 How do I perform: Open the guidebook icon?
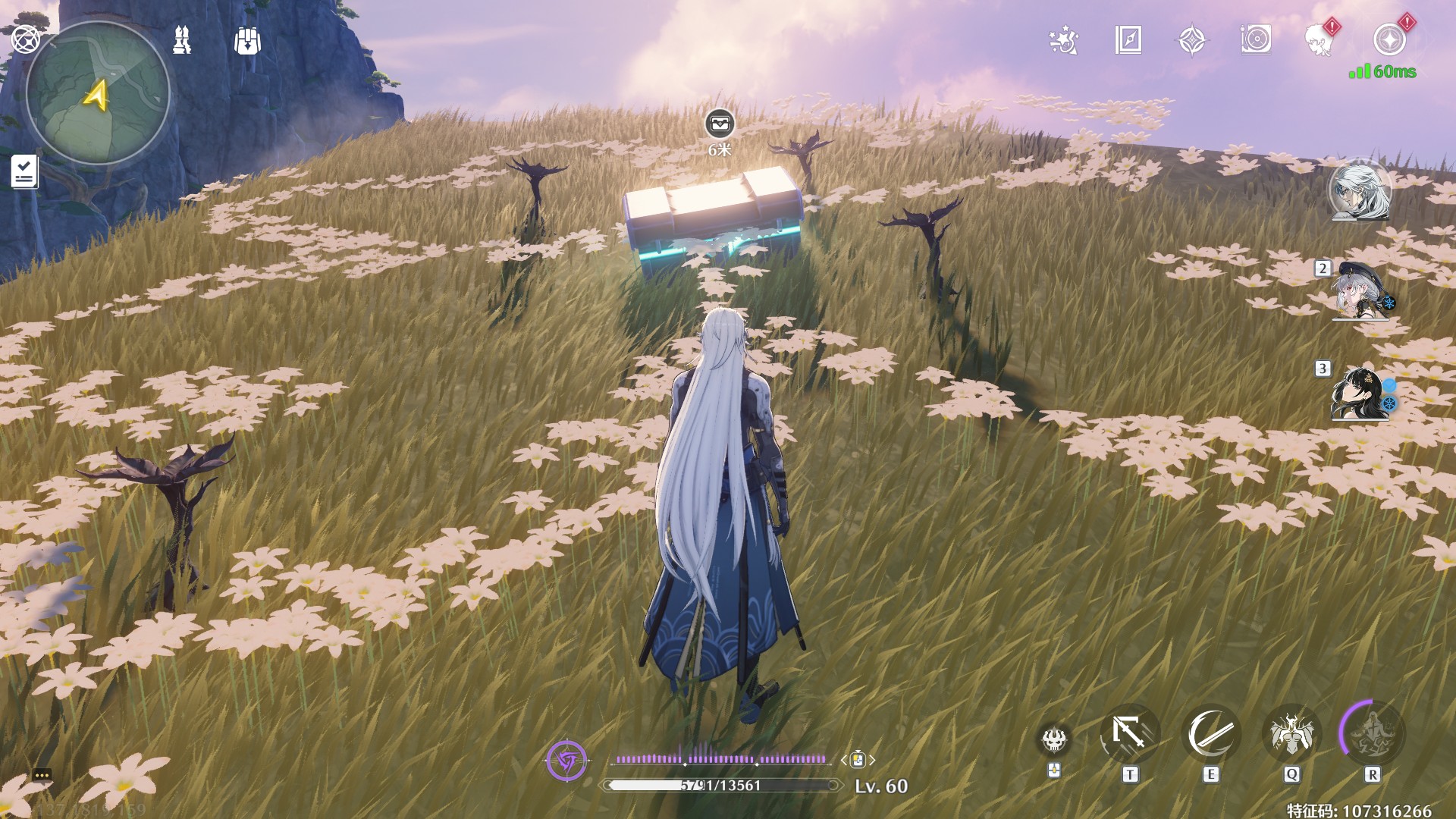point(1128,40)
